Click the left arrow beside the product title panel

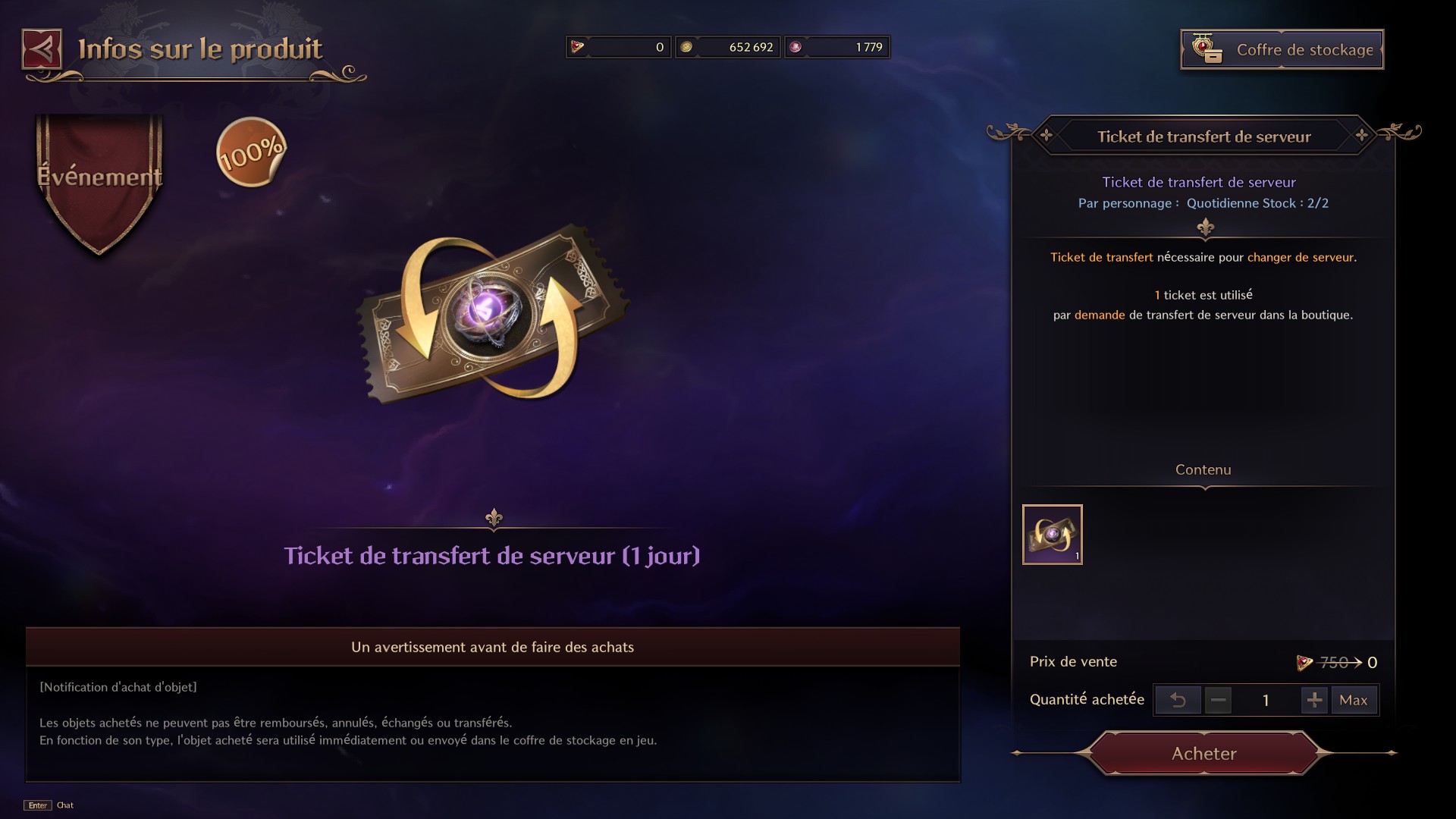(x=1046, y=136)
